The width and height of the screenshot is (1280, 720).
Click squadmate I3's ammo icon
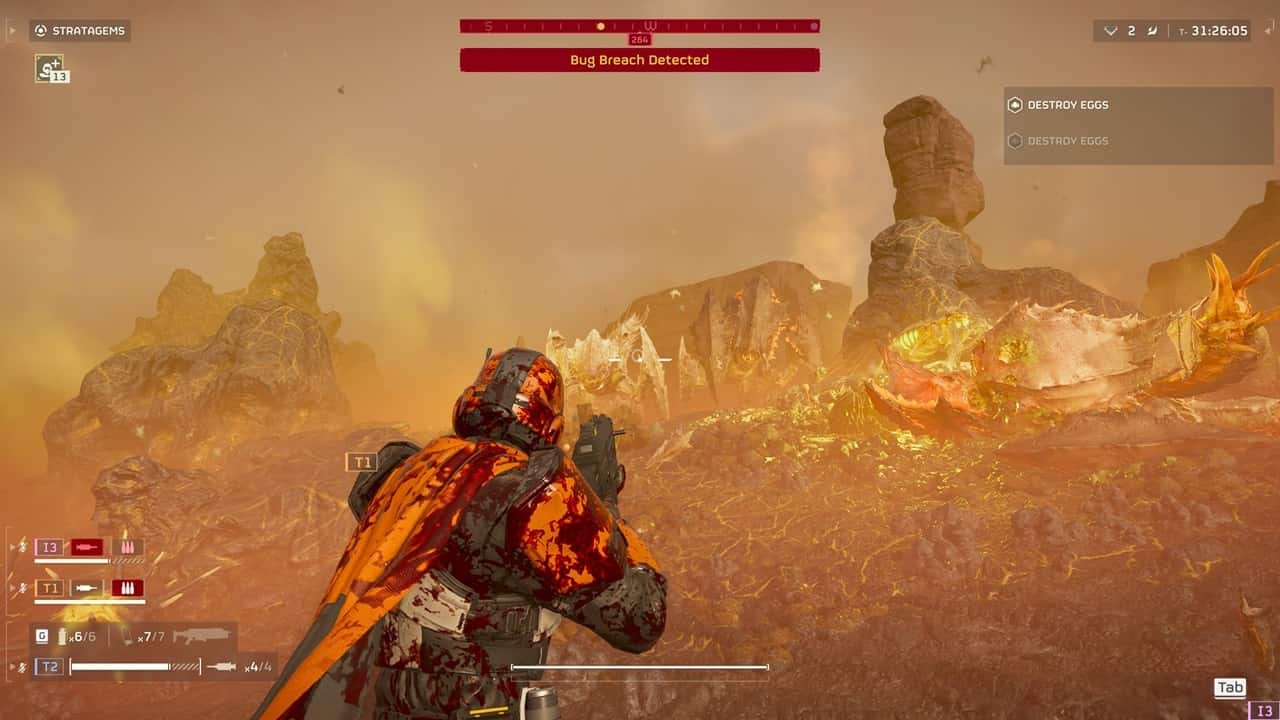(x=127, y=547)
